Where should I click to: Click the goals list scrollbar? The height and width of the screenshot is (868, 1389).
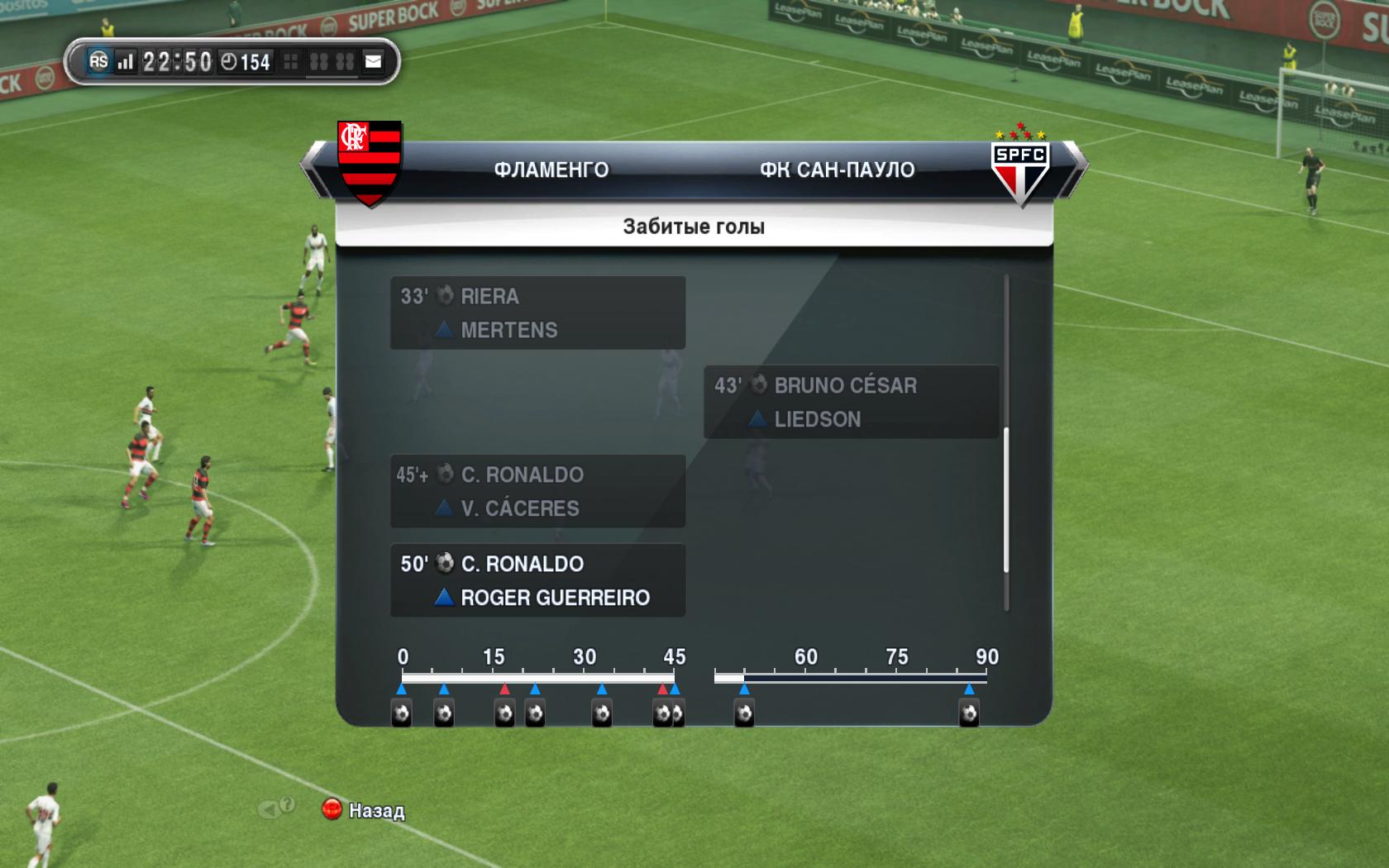pyautogui.click(x=1006, y=499)
